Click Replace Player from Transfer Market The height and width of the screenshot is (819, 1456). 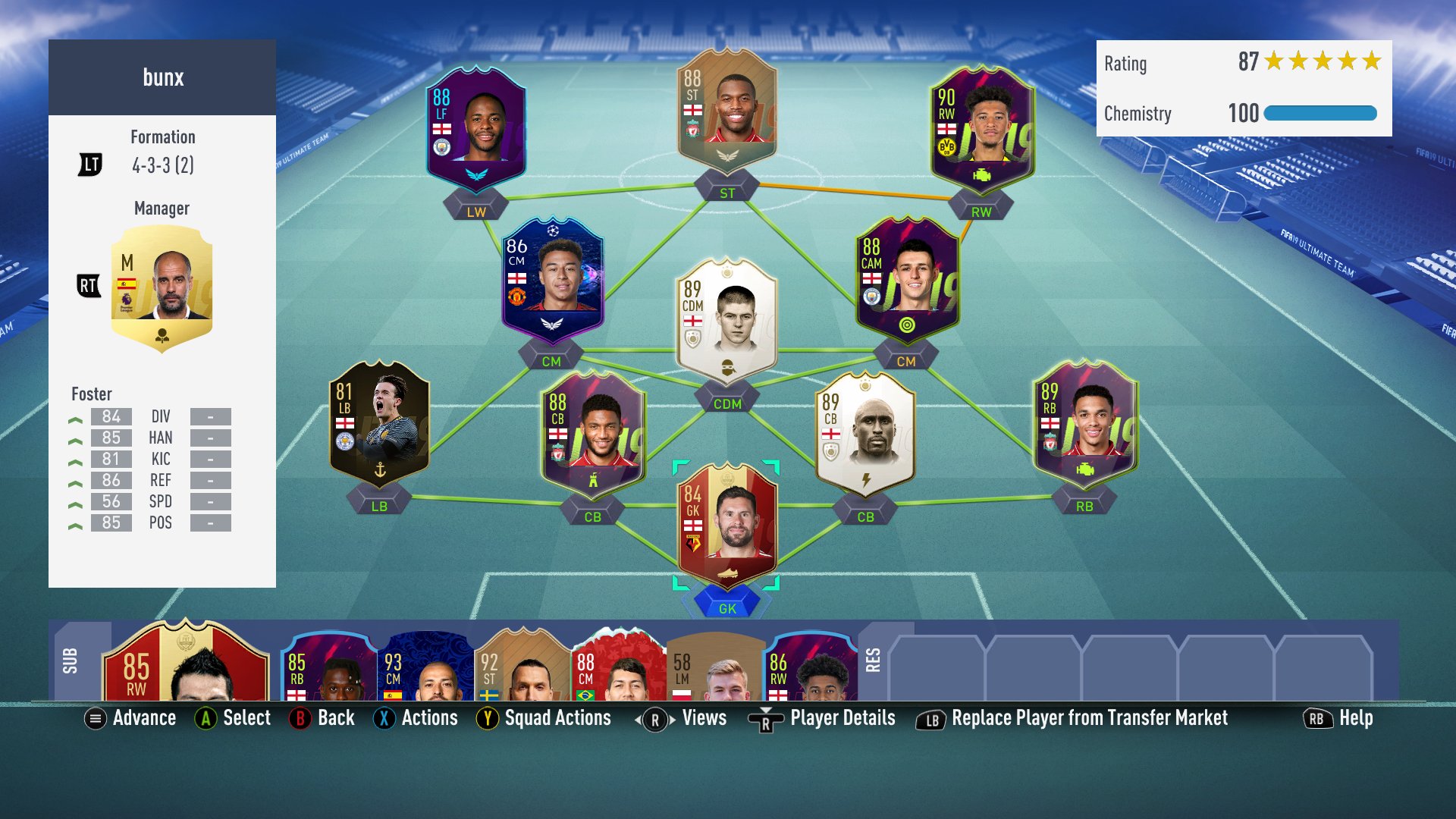pos(1090,718)
